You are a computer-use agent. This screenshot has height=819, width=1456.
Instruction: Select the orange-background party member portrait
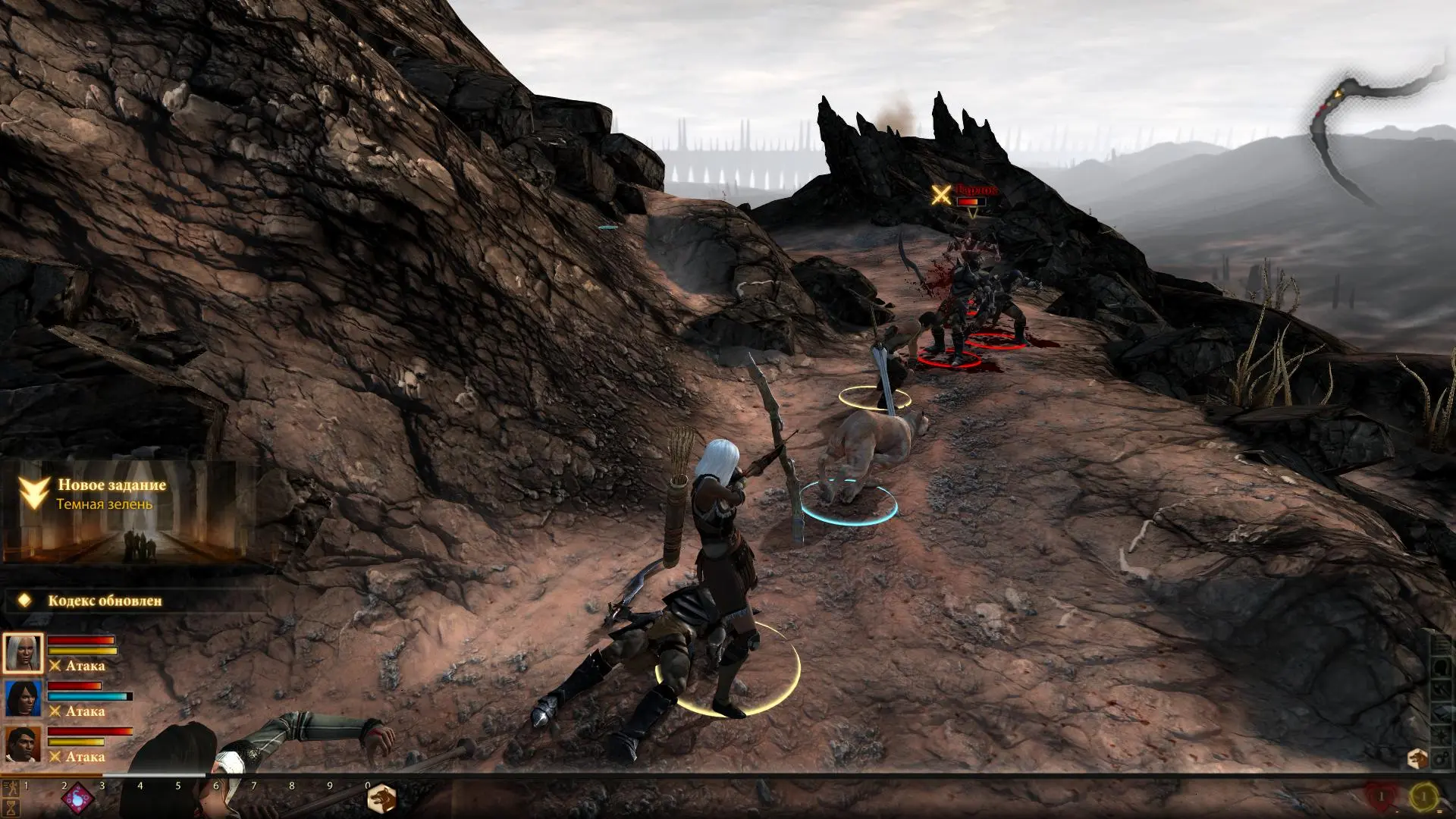23,744
